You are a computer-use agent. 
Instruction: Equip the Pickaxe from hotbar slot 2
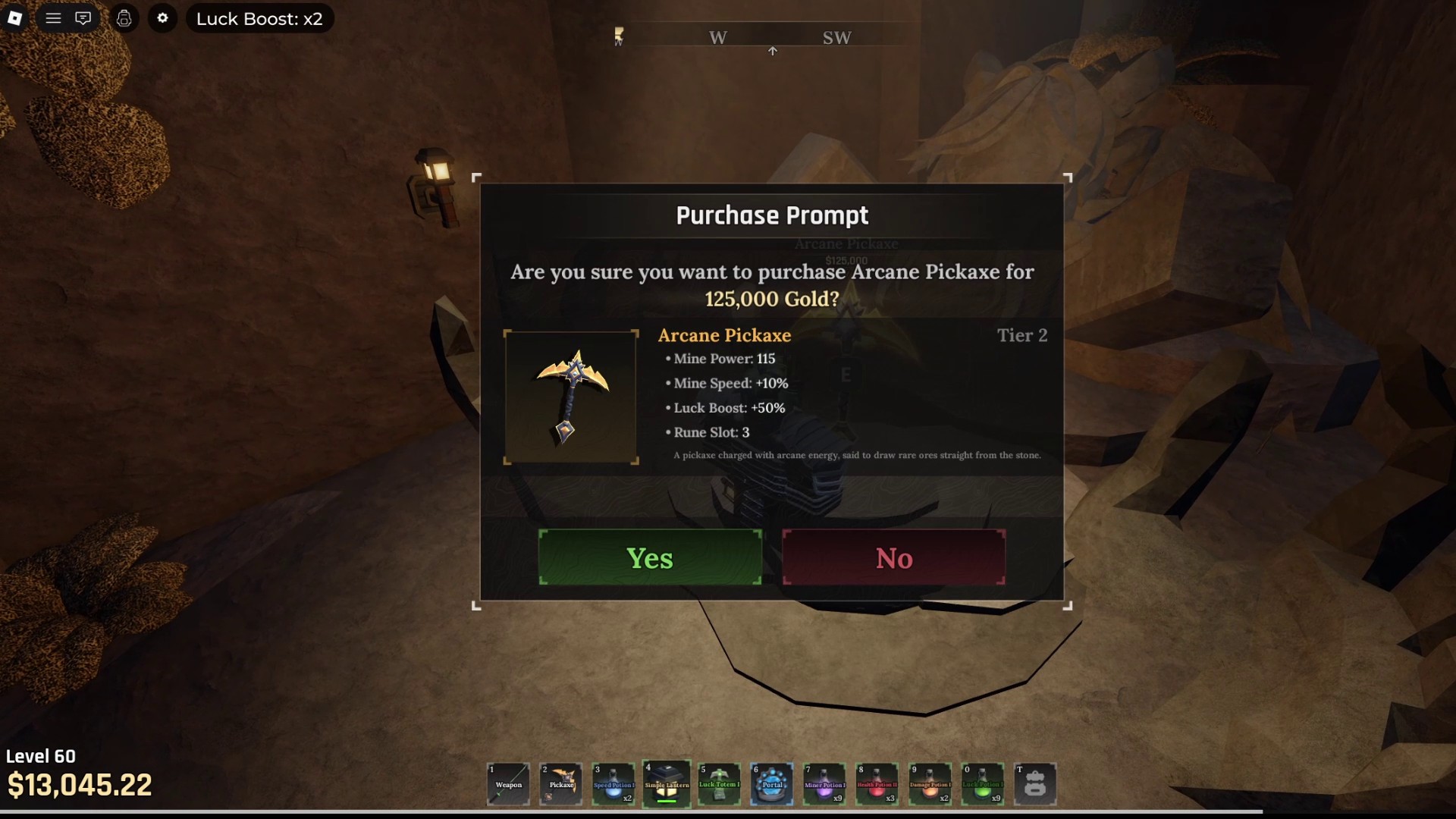[x=560, y=784]
